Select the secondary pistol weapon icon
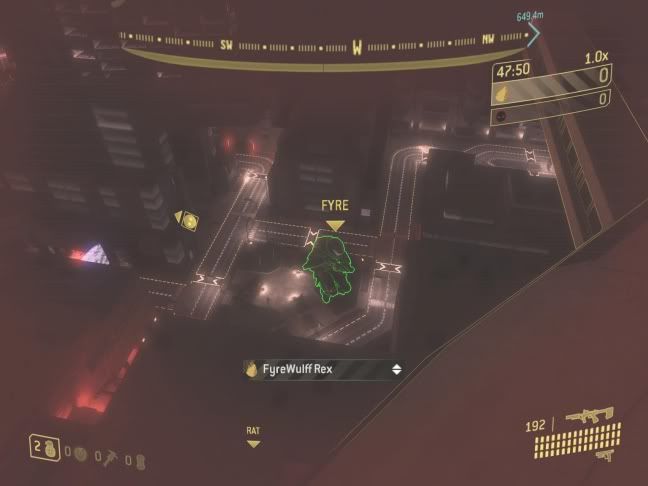648x486 pixels. point(605,455)
